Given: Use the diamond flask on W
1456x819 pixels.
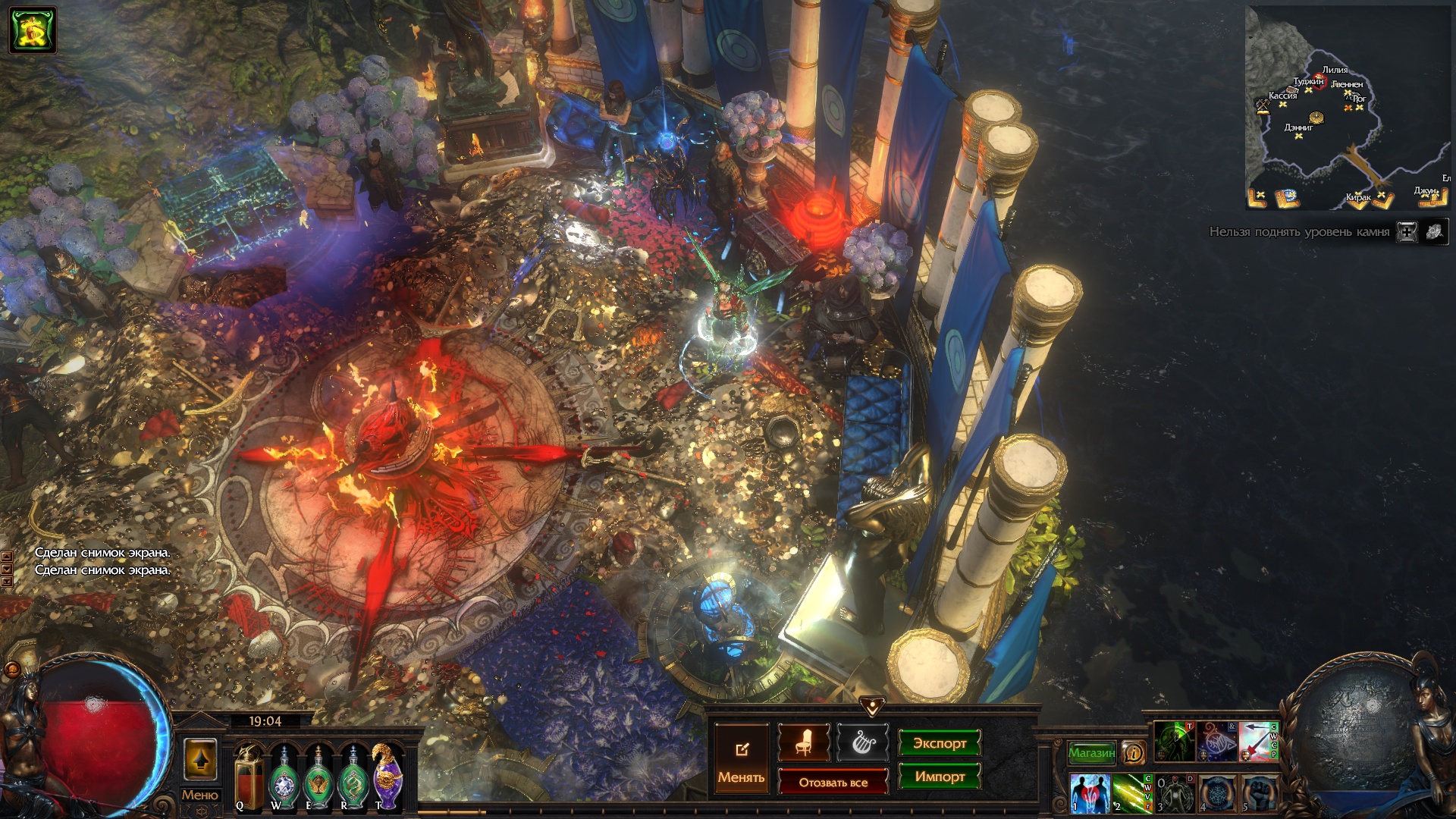Looking at the screenshot, I should 284,777.
